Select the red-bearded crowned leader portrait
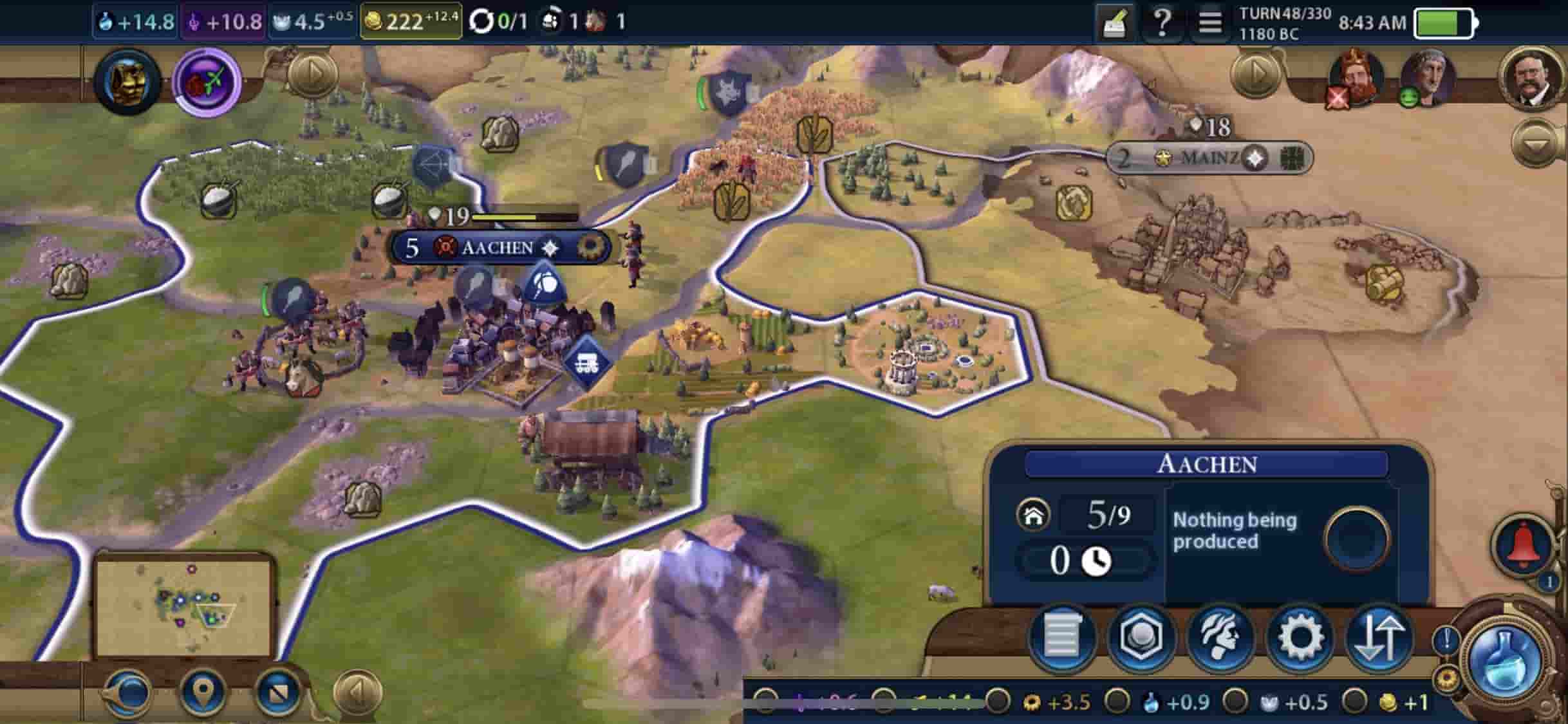The image size is (1568, 724). pyautogui.click(x=1356, y=78)
